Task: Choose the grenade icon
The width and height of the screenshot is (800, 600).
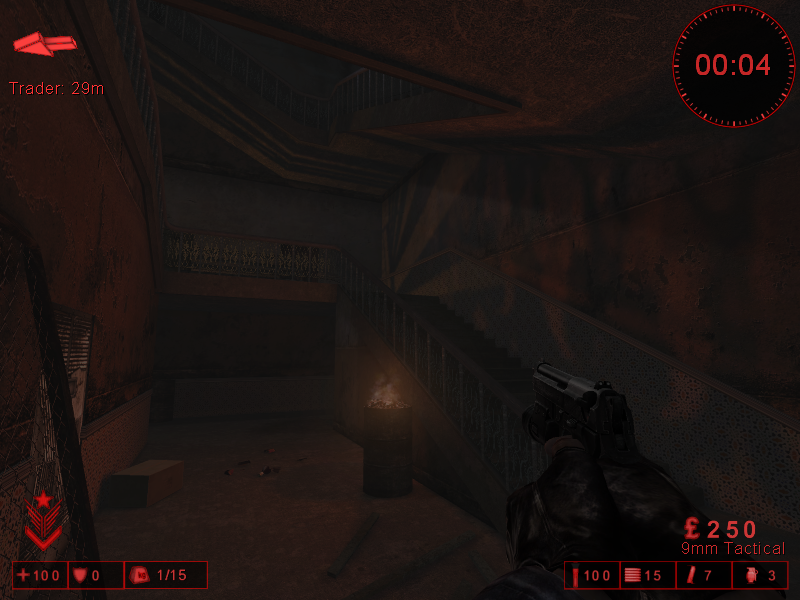Action: tap(750, 575)
